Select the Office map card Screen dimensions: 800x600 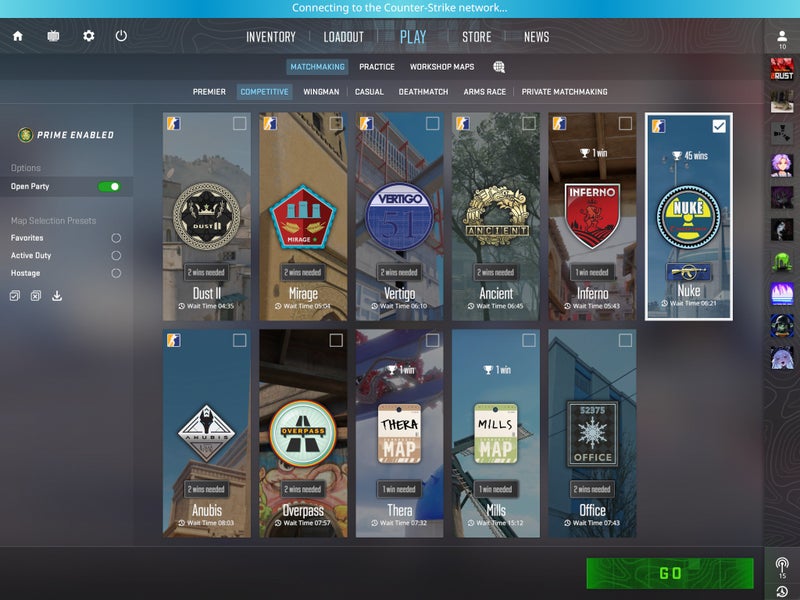click(x=592, y=435)
